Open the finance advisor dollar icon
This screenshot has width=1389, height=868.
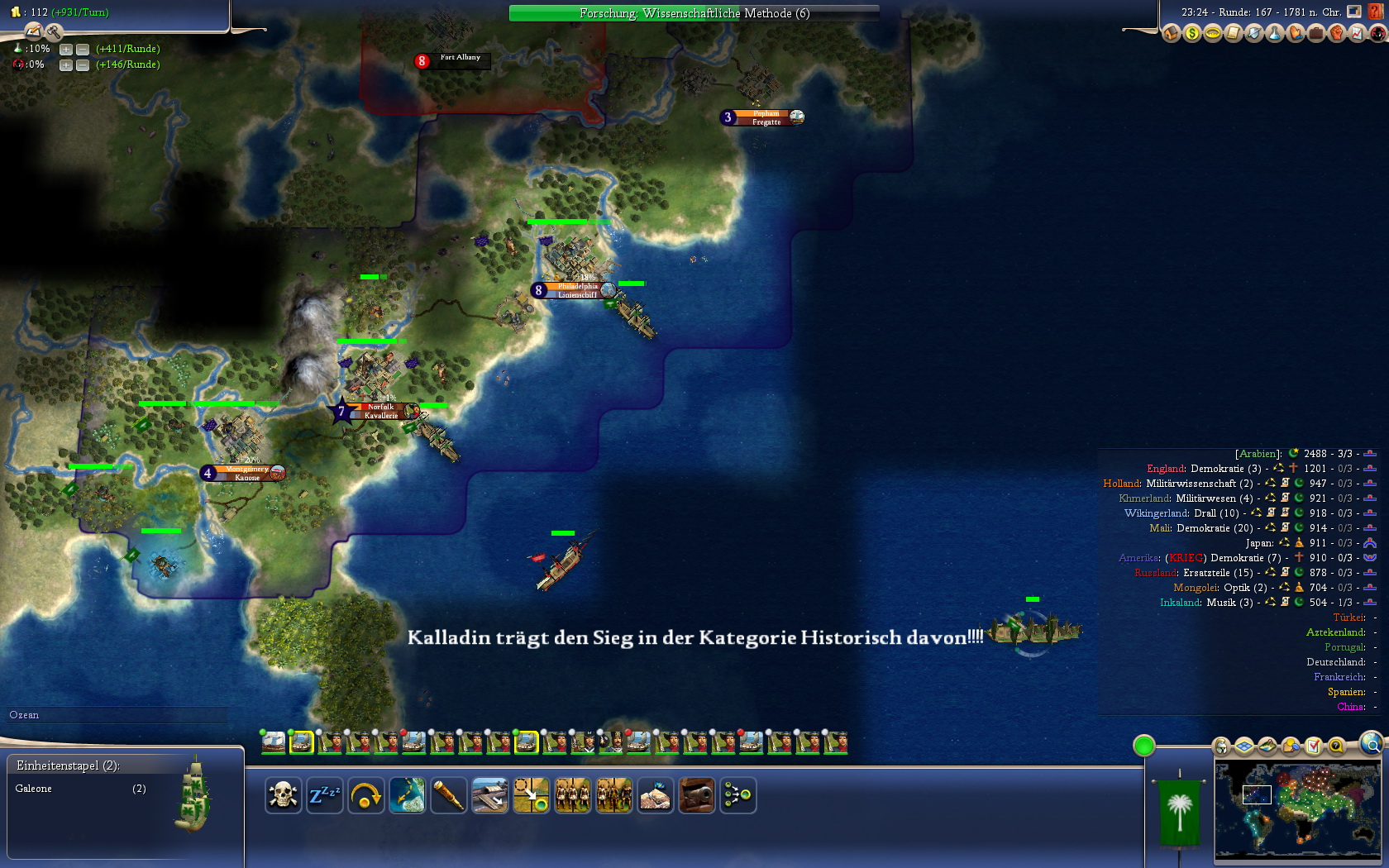pos(1191,33)
